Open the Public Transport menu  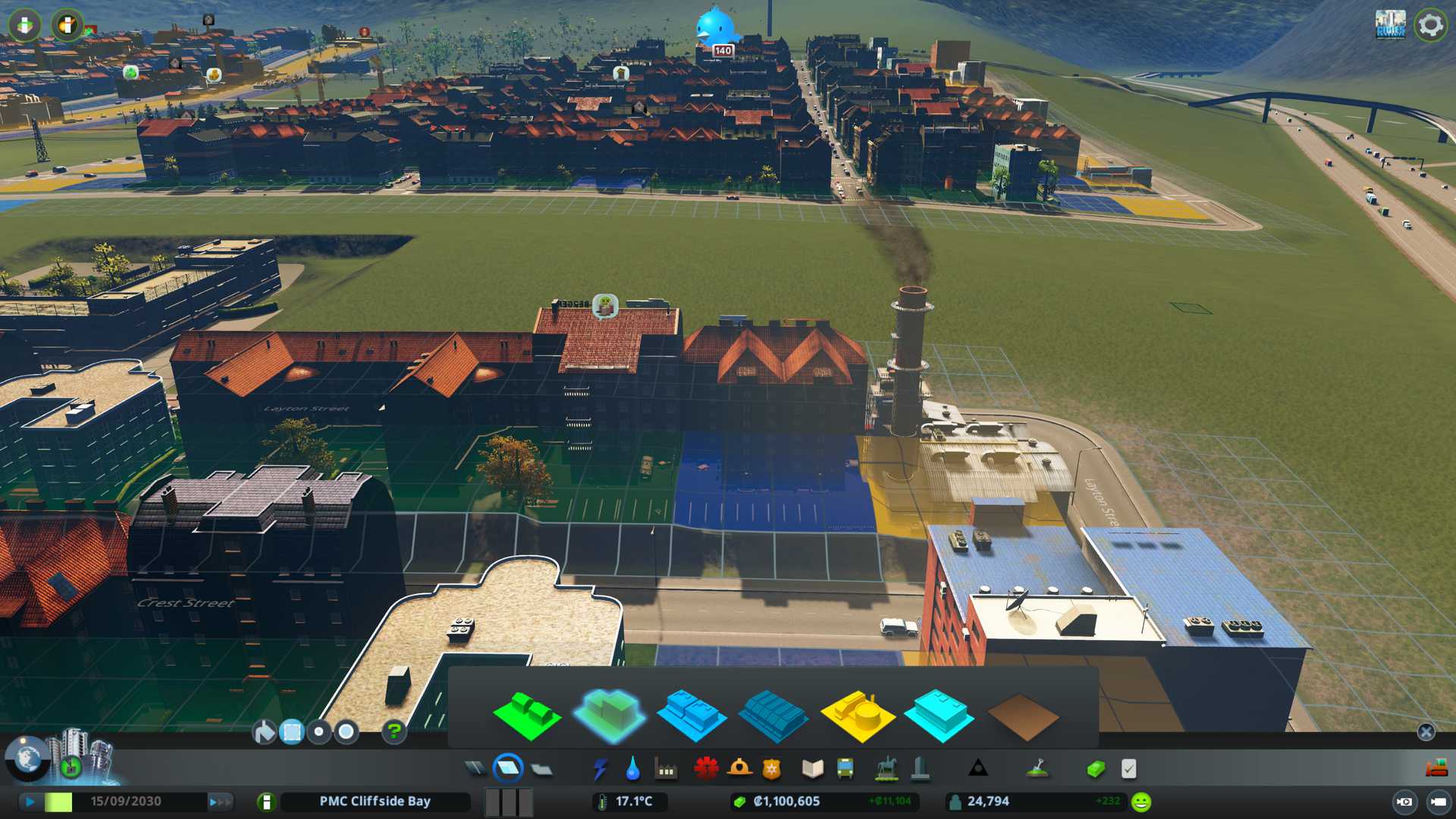[845, 769]
